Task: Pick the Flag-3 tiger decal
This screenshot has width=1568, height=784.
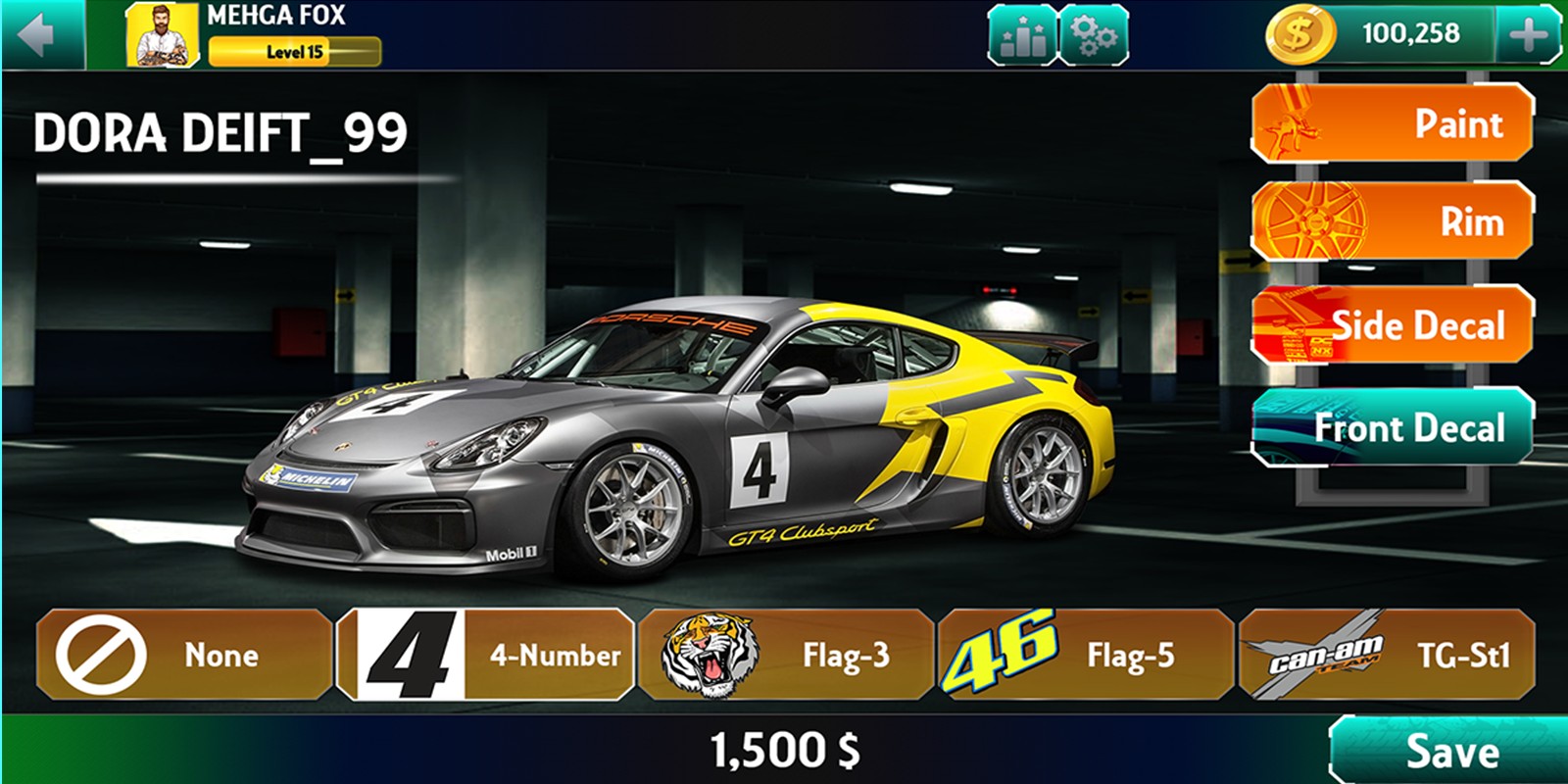Action: [785, 655]
